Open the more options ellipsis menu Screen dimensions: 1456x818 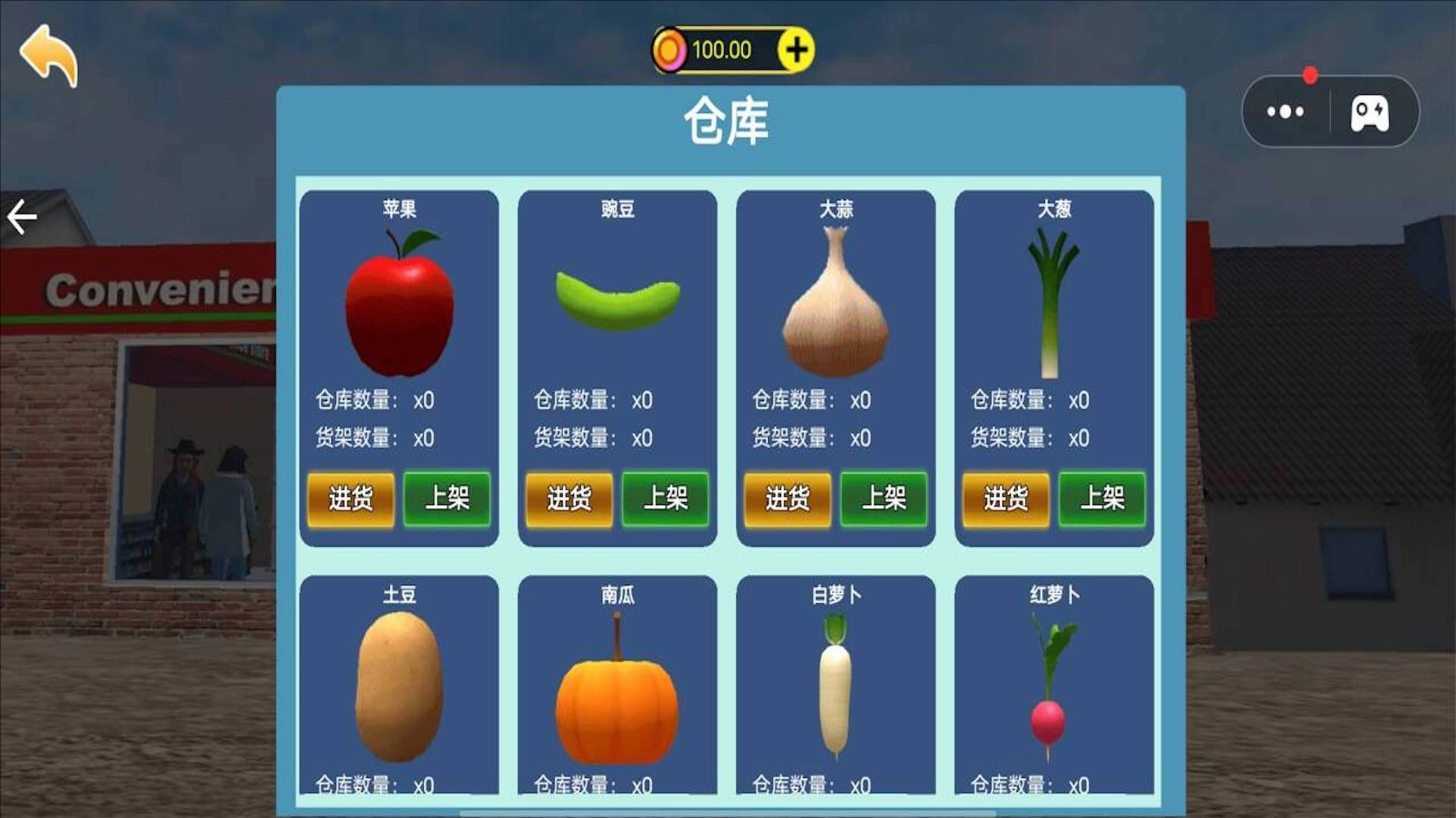1285,112
